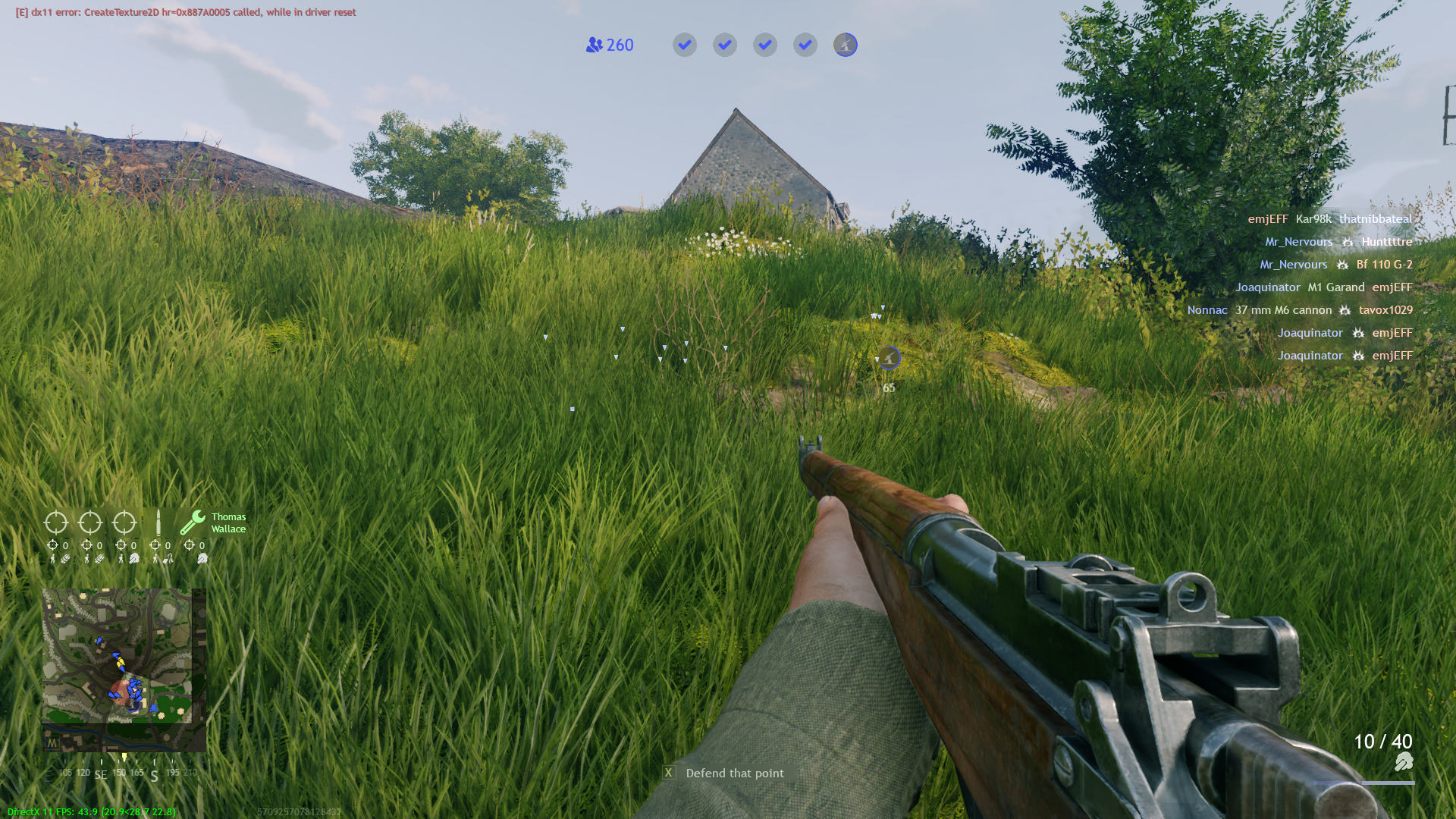Toggle the fourth objective checkmark
This screenshot has width=1456, height=819.
[x=805, y=45]
